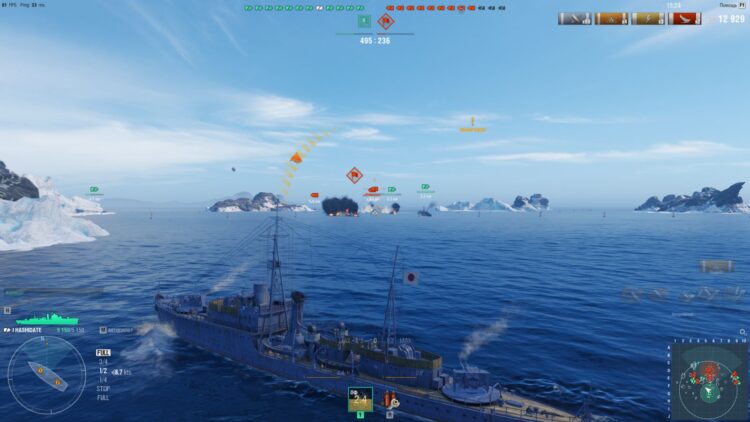Set engine telegraph to FULL ahead
Screen dimensions: 750x422
pos(103,352)
